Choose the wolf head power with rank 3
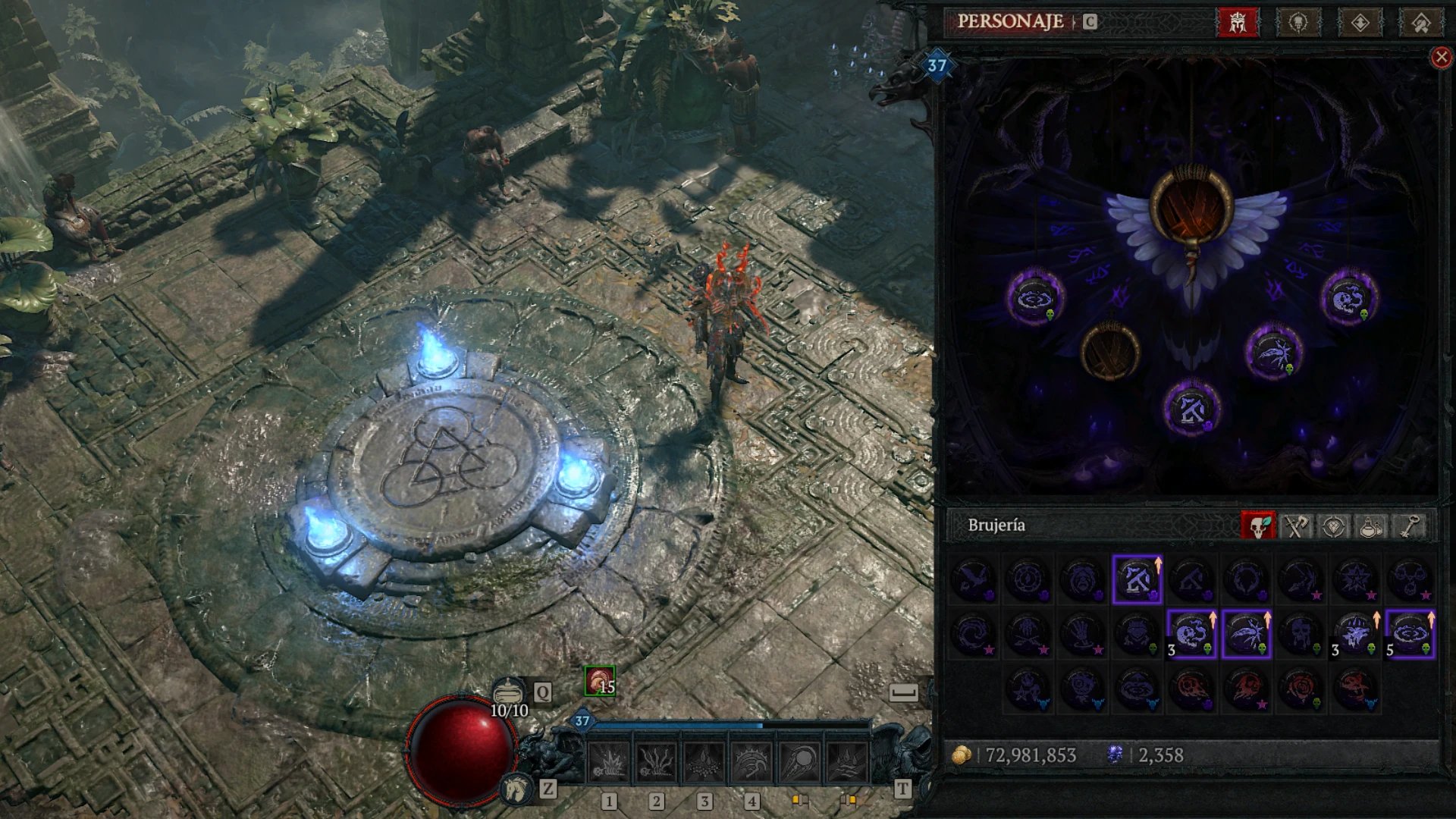The height and width of the screenshot is (819, 1456). pyautogui.click(x=1355, y=634)
